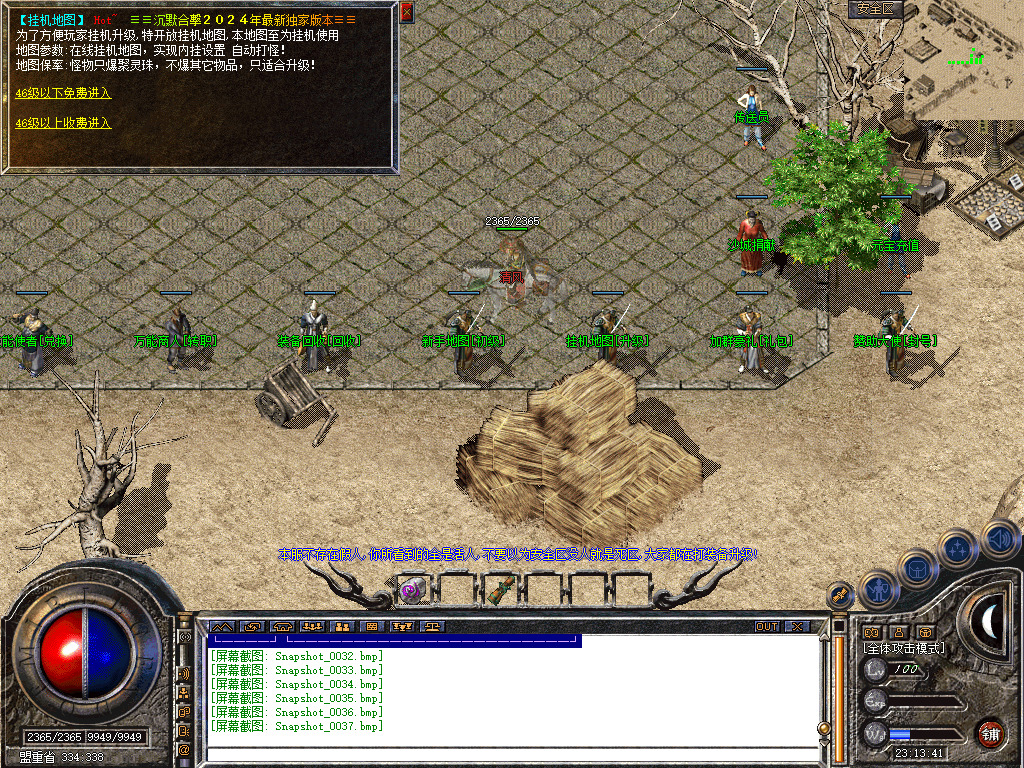Choose the 46级以上收费进入 dialogue option
Viewport: 1024px width, 768px height.
click(x=63, y=123)
